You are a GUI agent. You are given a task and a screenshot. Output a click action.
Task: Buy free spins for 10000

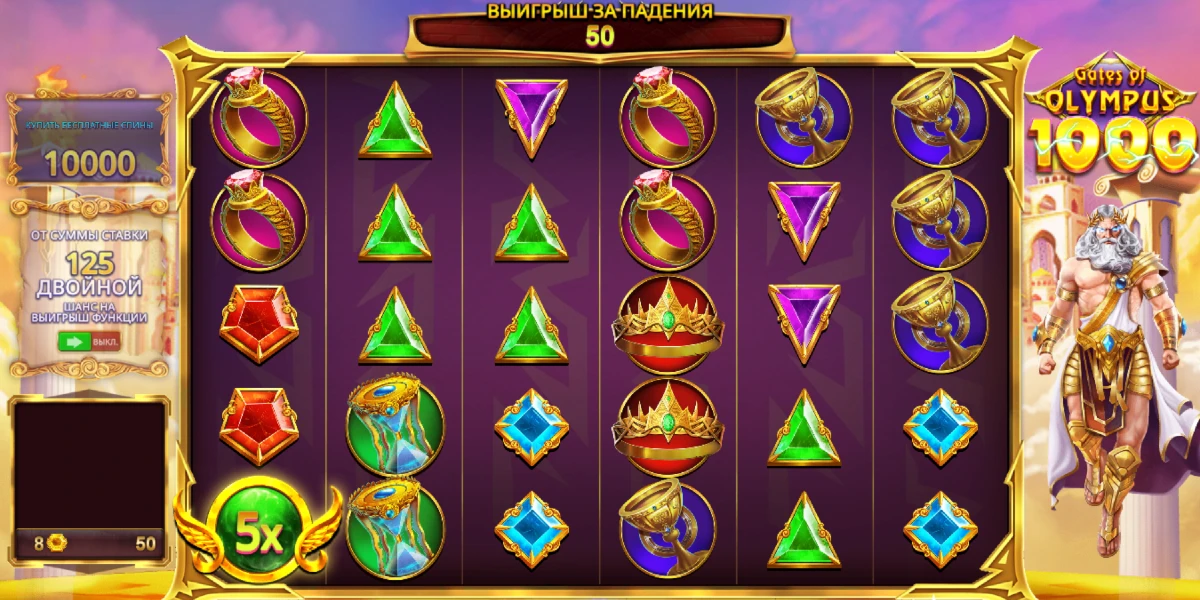tap(90, 149)
